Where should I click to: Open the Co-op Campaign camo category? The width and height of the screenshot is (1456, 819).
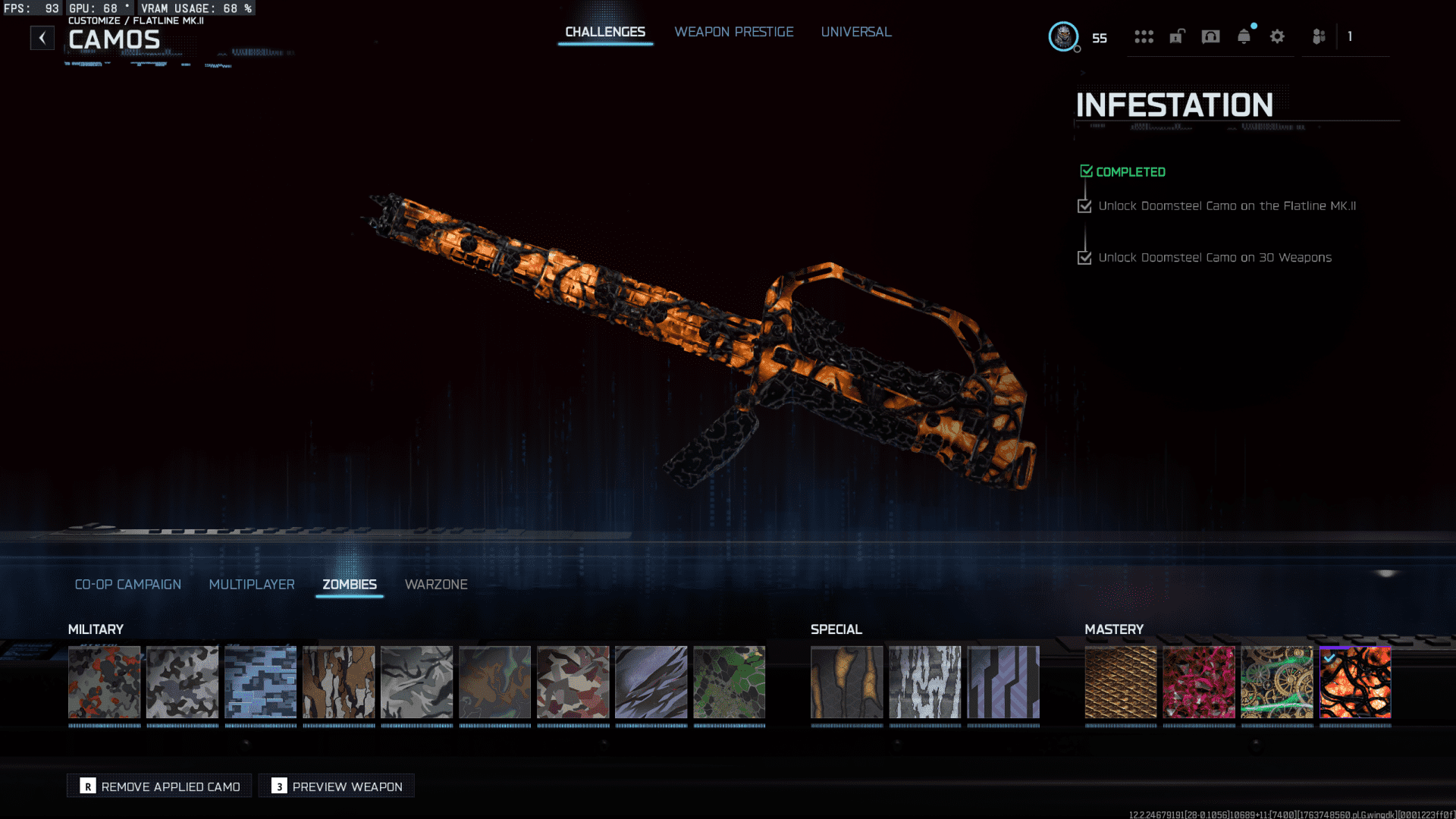(127, 585)
